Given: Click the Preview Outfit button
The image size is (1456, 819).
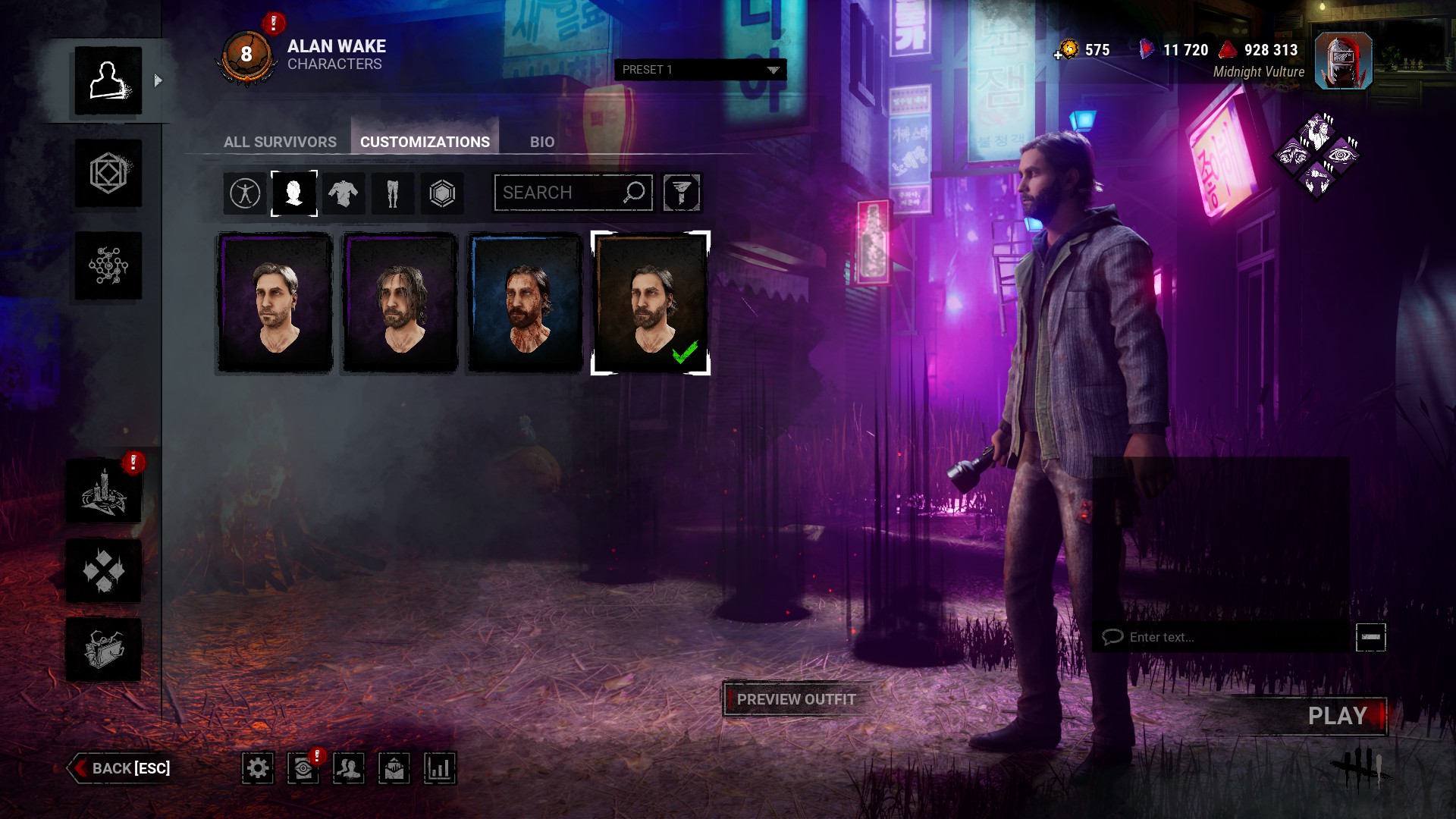Looking at the screenshot, I should [795, 699].
